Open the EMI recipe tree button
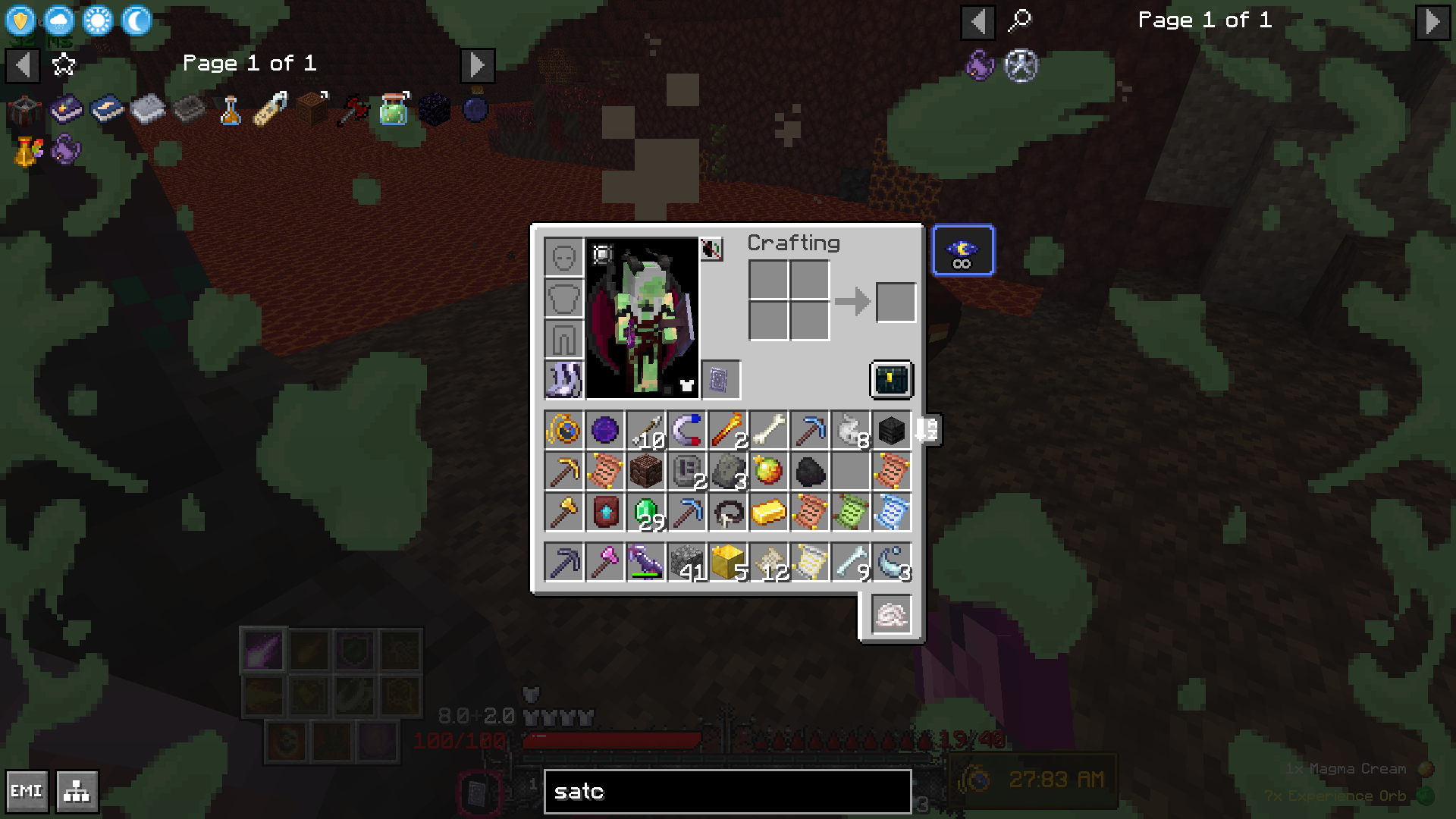1456x819 pixels. [x=77, y=792]
